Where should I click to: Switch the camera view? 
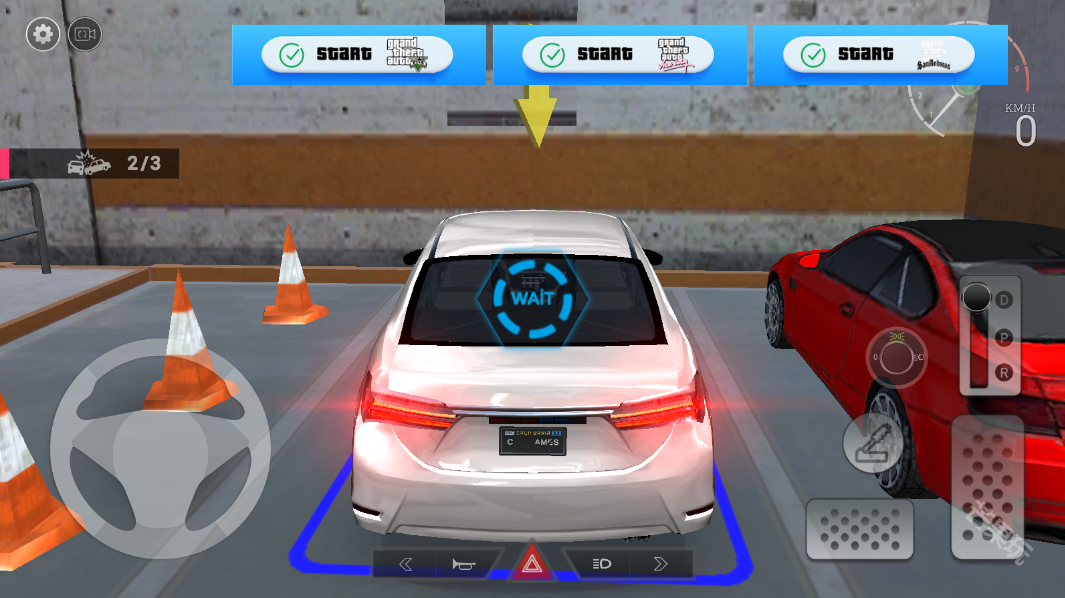[84, 35]
